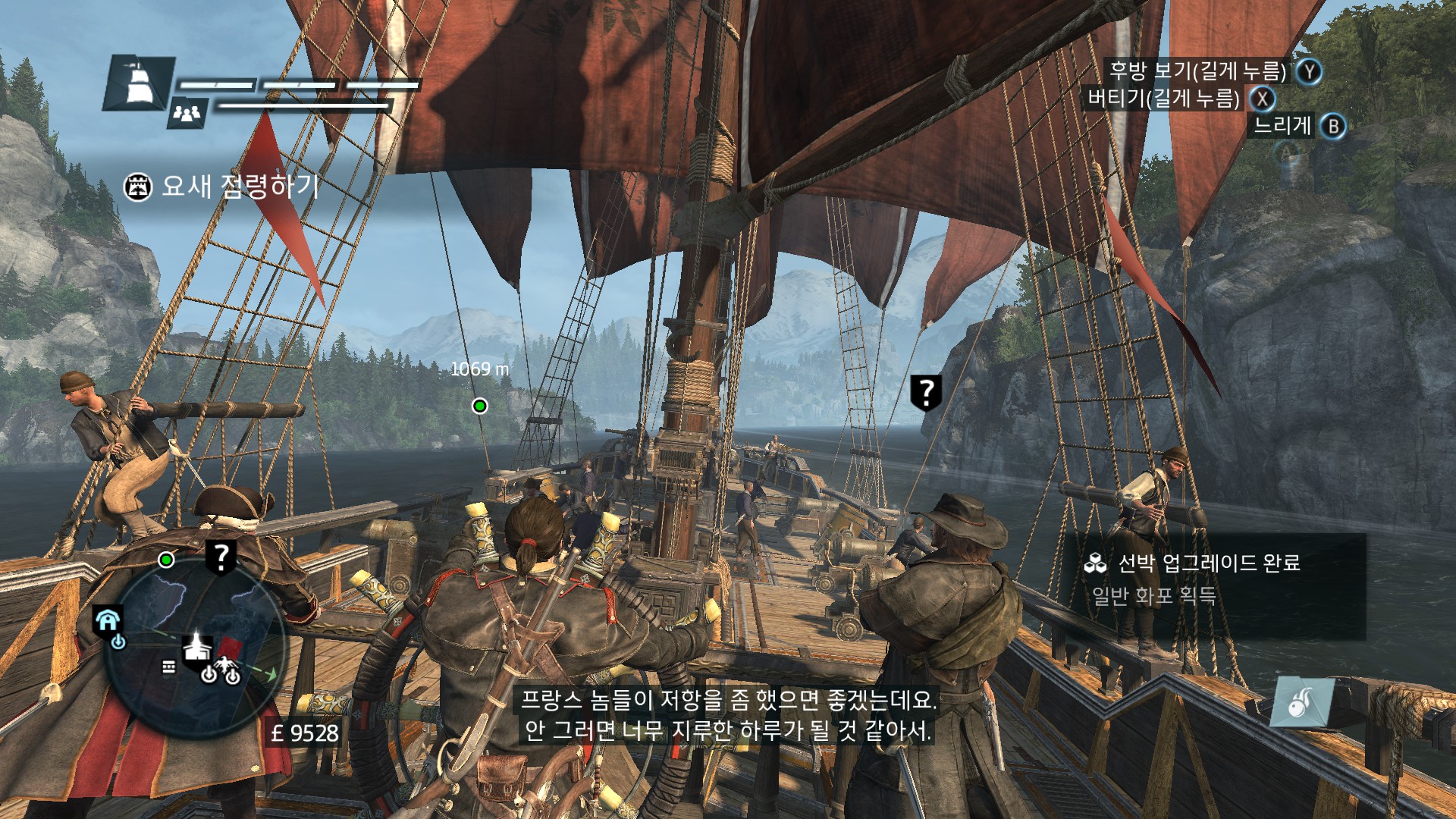The image size is (1456, 819).
Task: Select the question mark marker over the water
Action: click(x=925, y=392)
